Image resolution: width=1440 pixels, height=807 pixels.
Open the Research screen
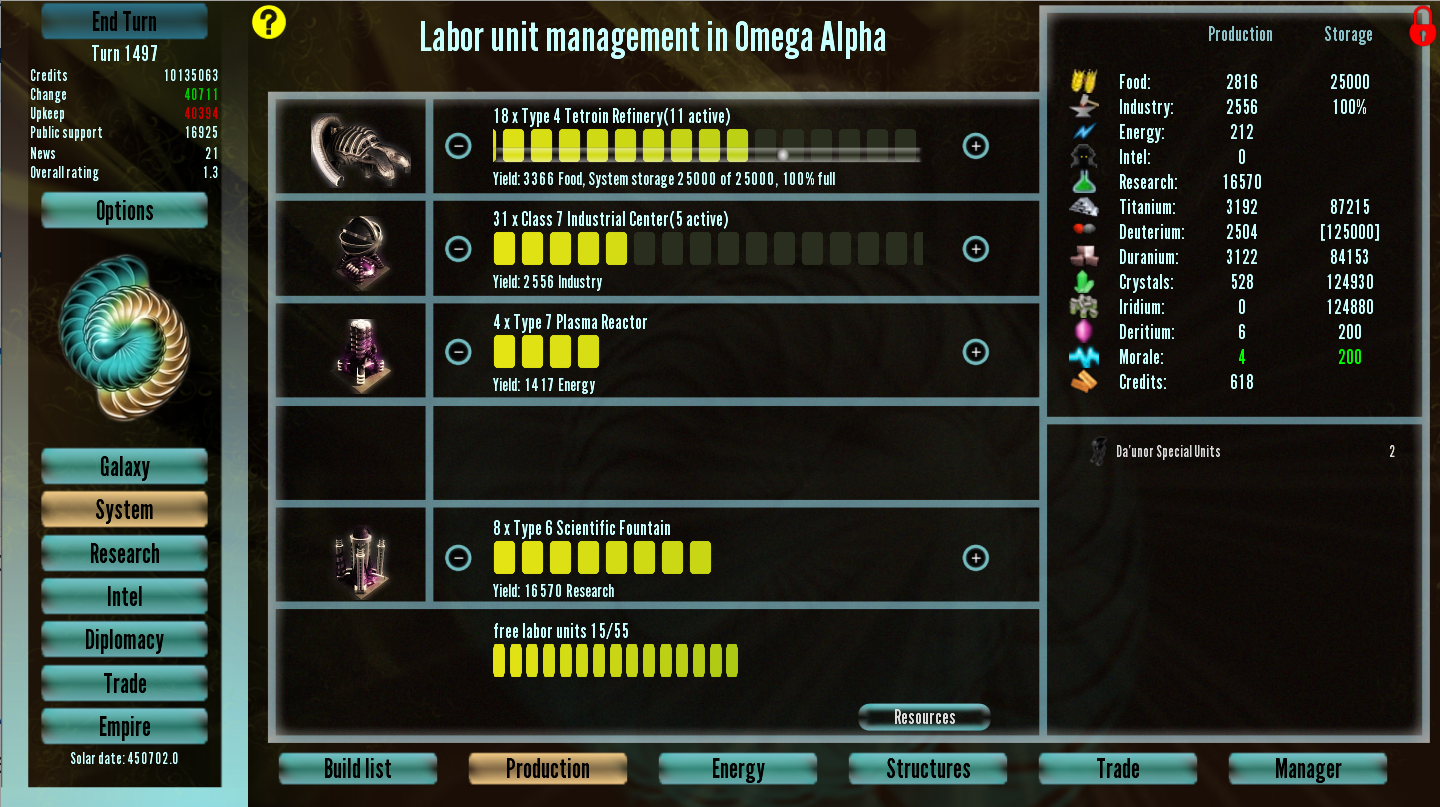(x=124, y=554)
